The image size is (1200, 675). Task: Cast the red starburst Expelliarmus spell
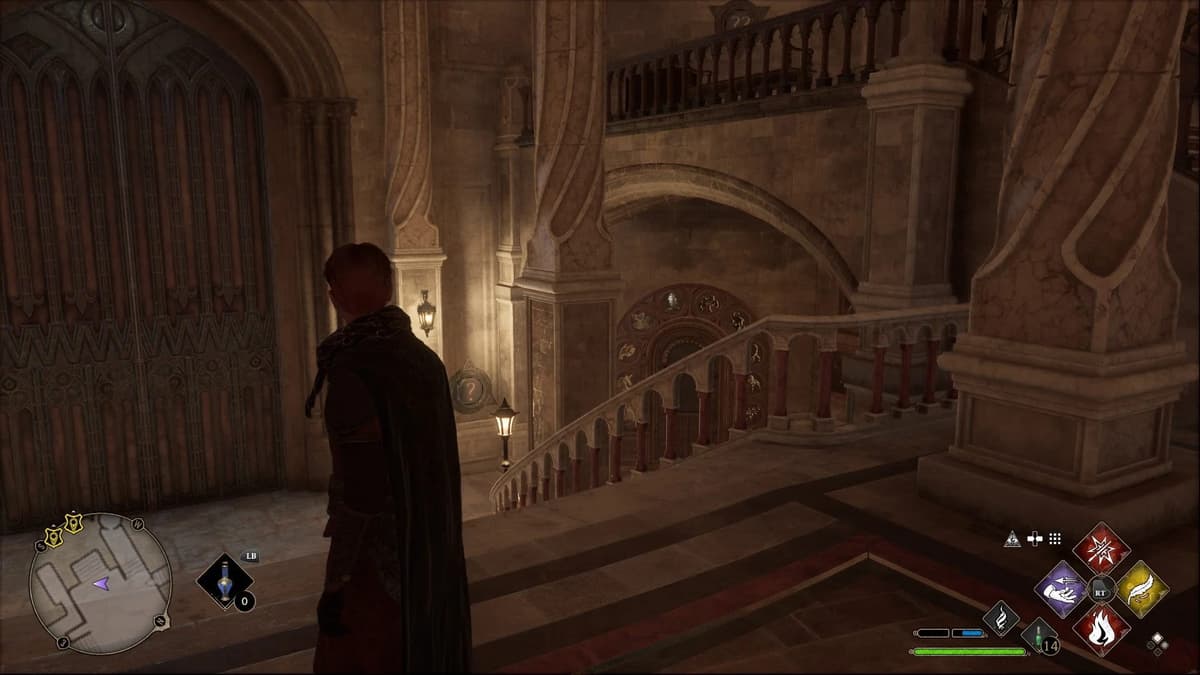1101,549
